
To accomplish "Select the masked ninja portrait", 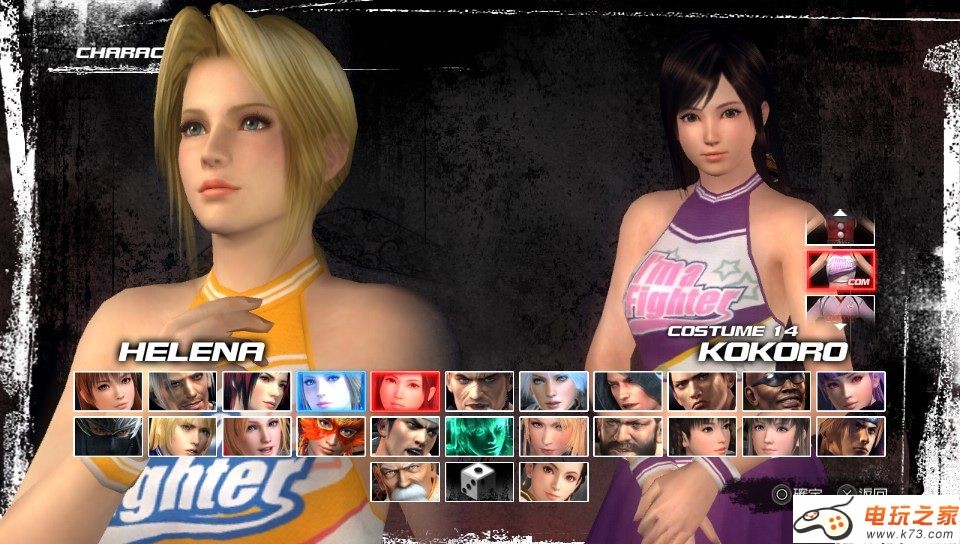I will click(109, 436).
